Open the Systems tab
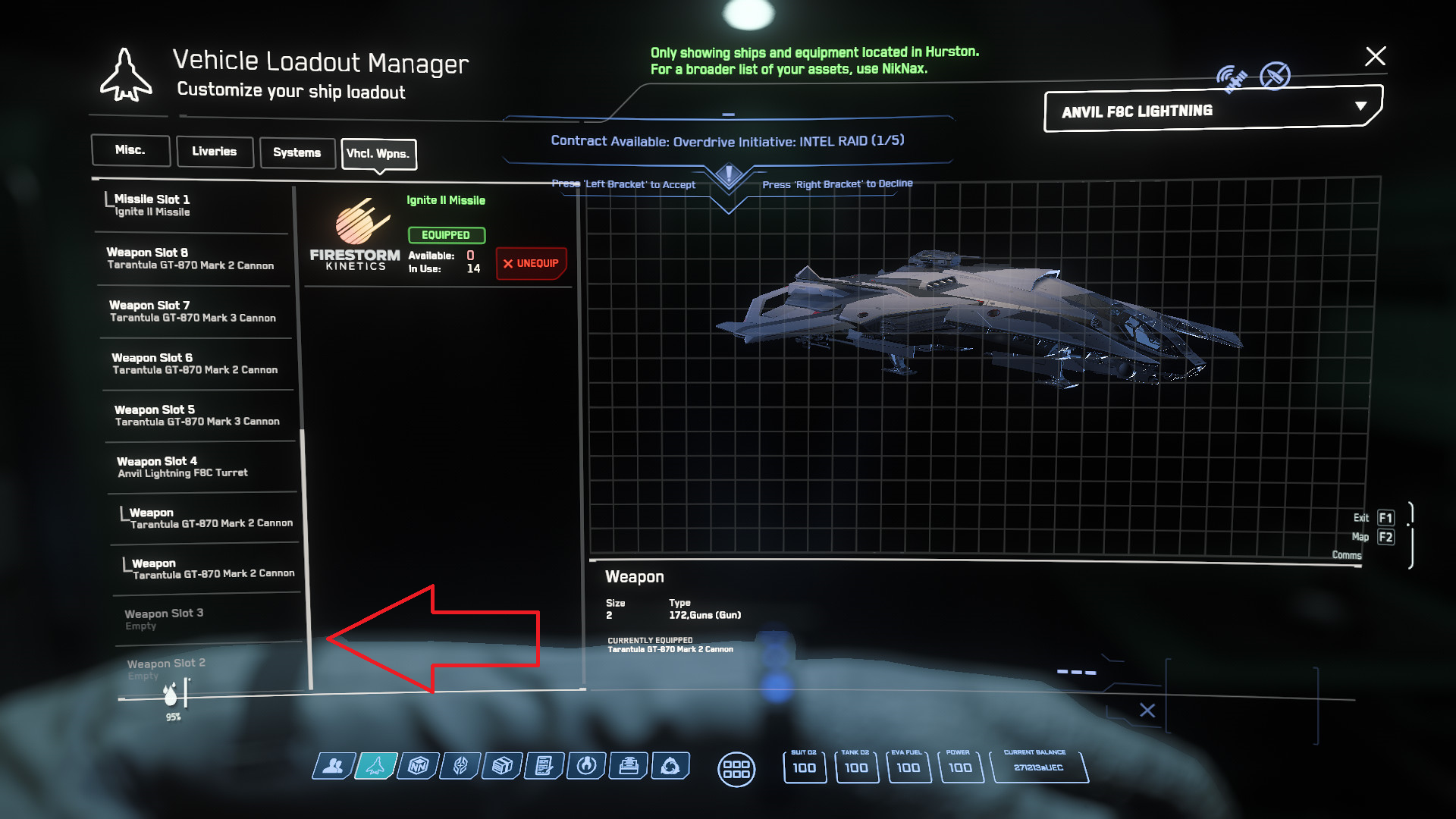1456x819 pixels. [297, 152]
